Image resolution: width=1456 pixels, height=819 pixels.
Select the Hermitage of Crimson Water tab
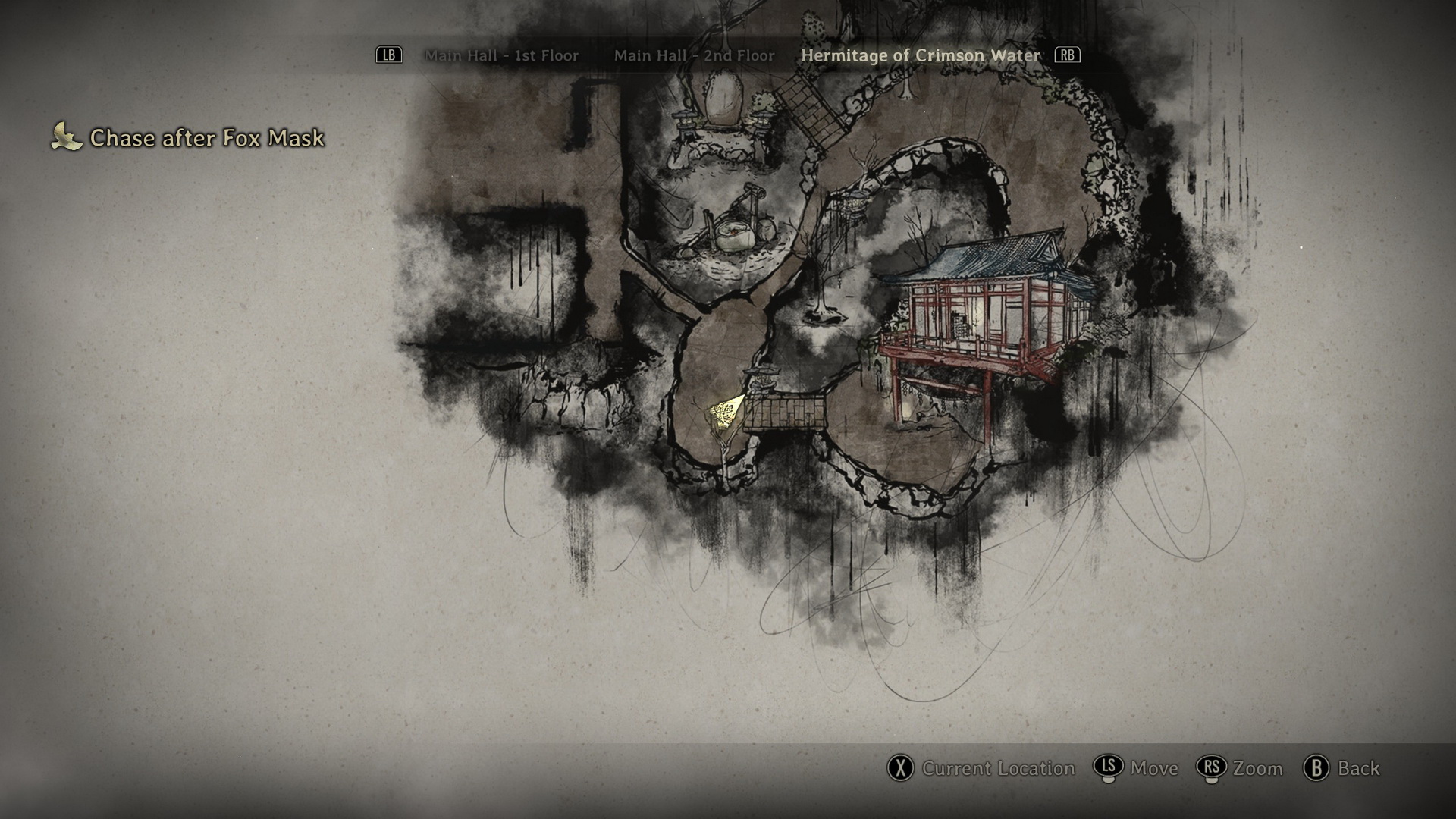(x=921, y=55)
